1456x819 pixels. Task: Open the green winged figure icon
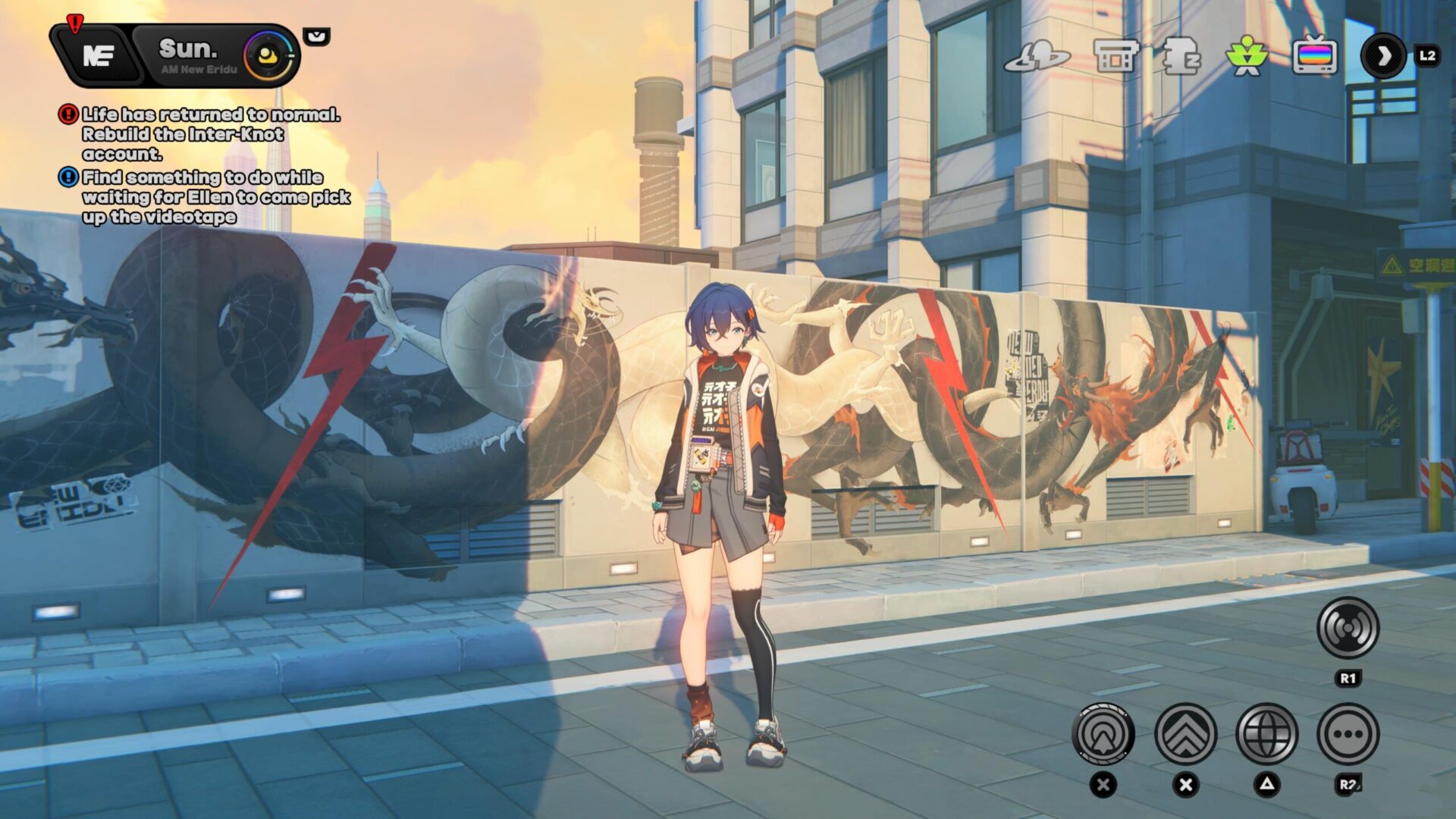coord(1247,55)
